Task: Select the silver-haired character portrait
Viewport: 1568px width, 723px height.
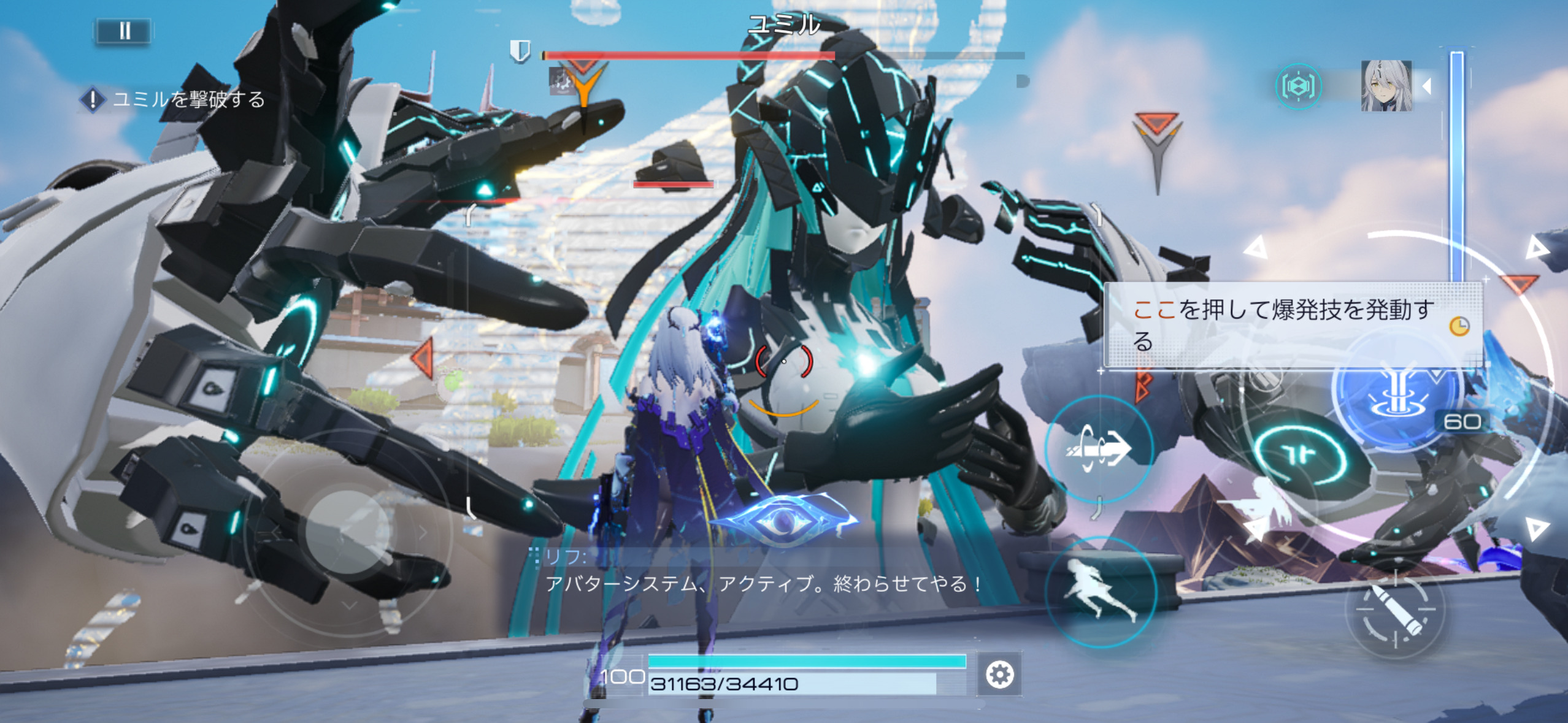Action: point(1386,86)
